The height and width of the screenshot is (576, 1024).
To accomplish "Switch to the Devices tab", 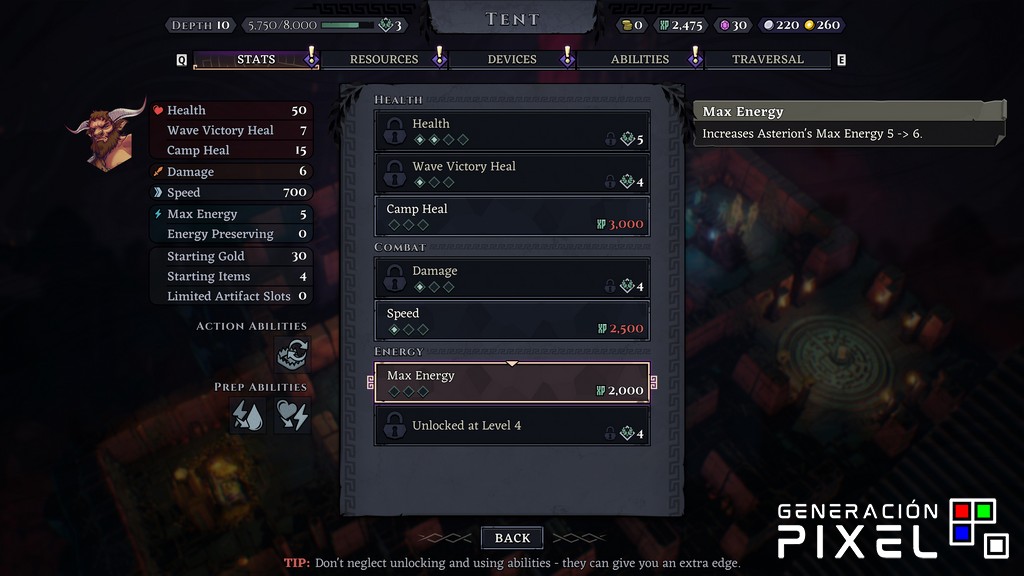I will coord(512,60).
